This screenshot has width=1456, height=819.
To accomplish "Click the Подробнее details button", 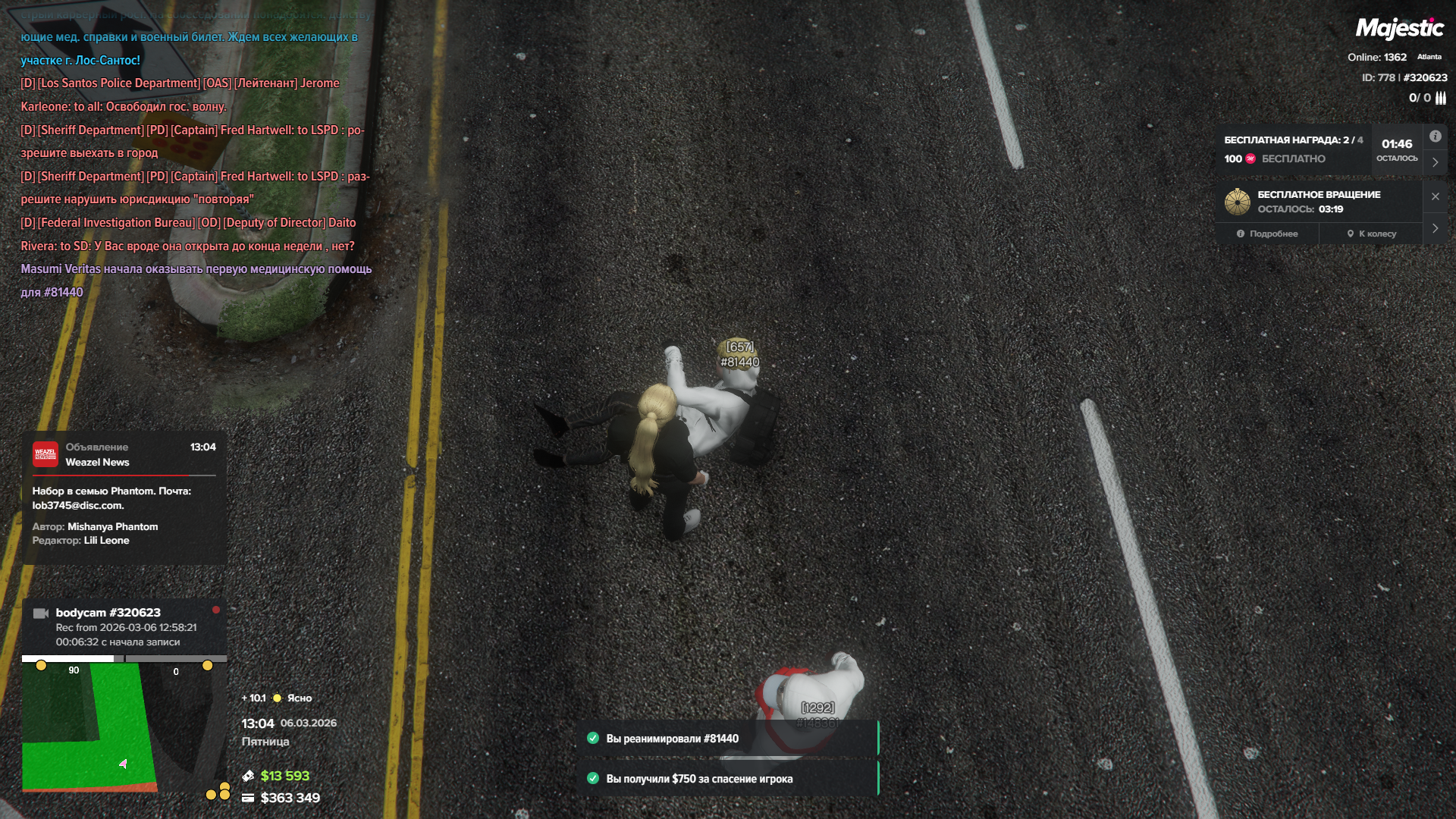I will pos(1267,234).
